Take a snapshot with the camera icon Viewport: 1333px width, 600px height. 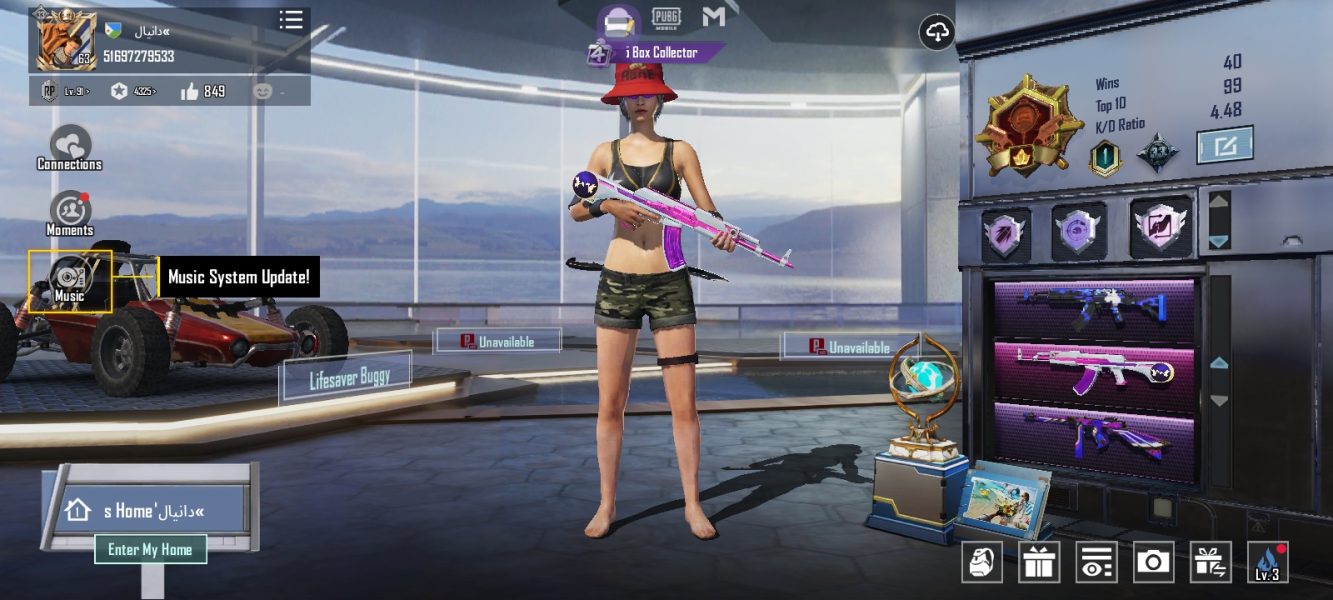point(1153,562)
